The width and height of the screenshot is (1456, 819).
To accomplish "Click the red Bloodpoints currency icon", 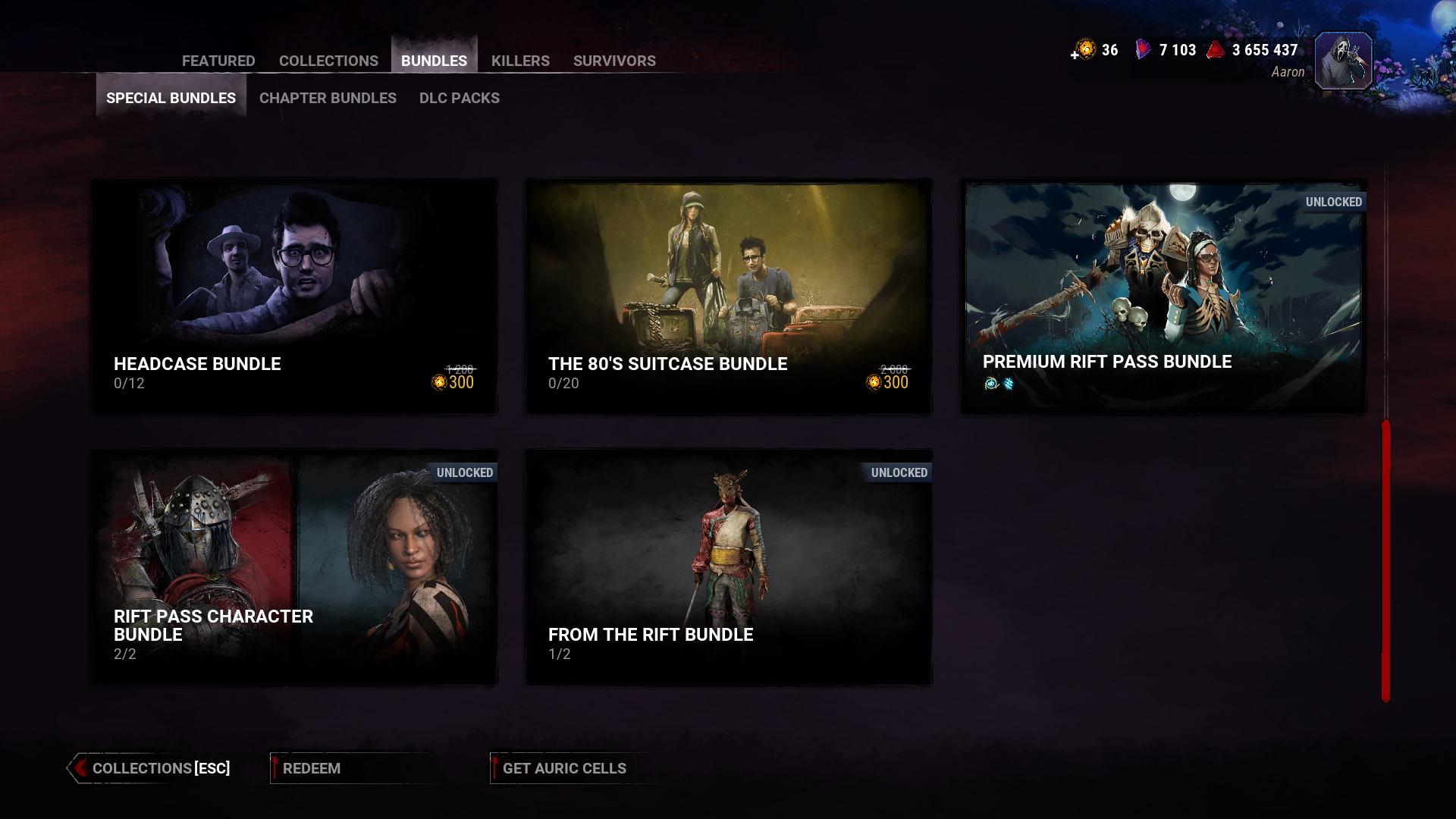I will (1214, 49).
